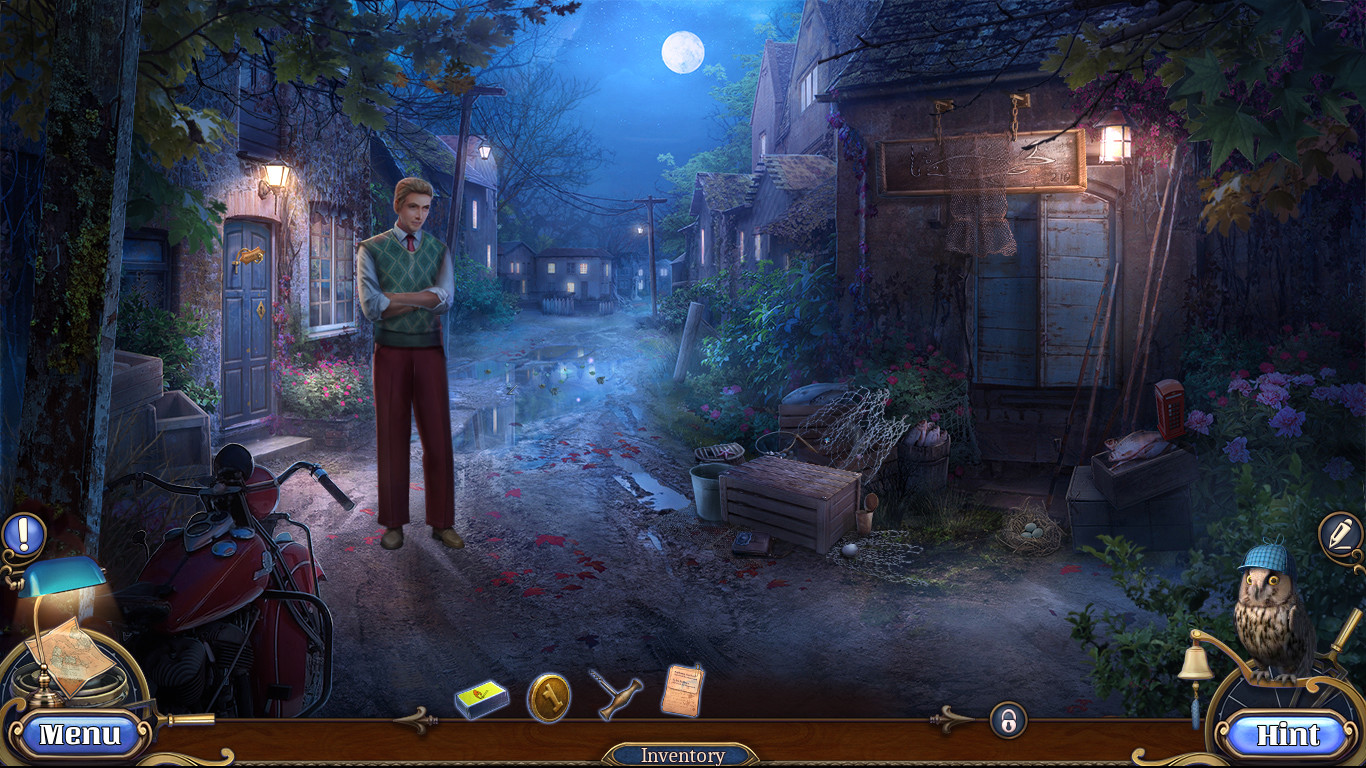
Task: Click the Inventory tab label
Action: tap(683, 756)
